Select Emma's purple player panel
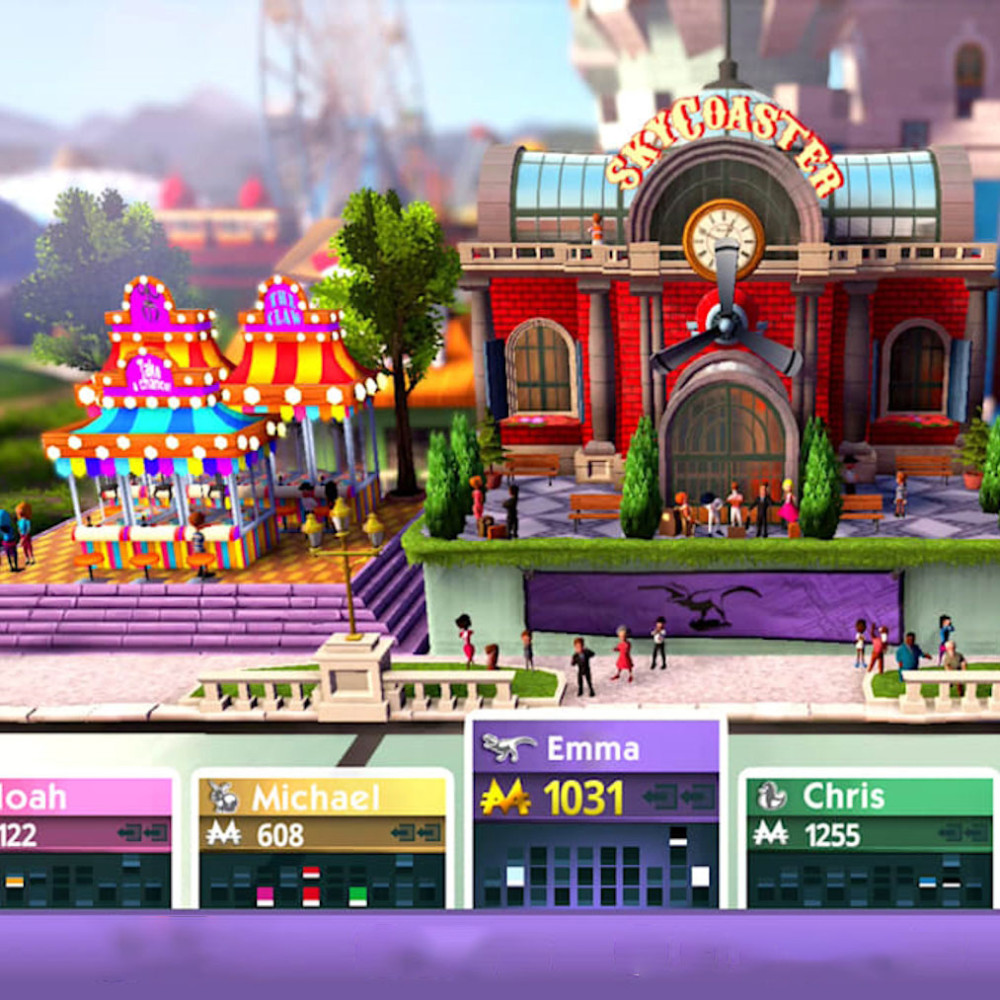 (595, 748)
